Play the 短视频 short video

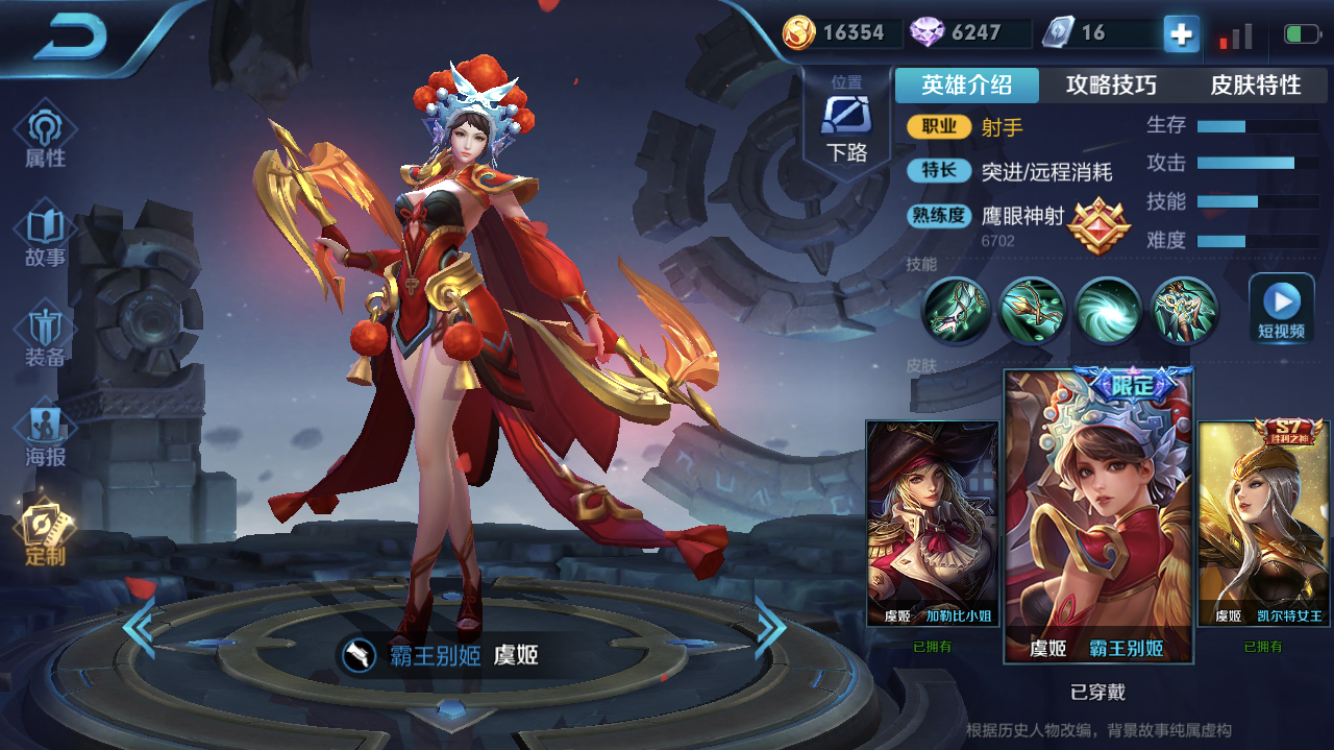(x=1281, y=308)
